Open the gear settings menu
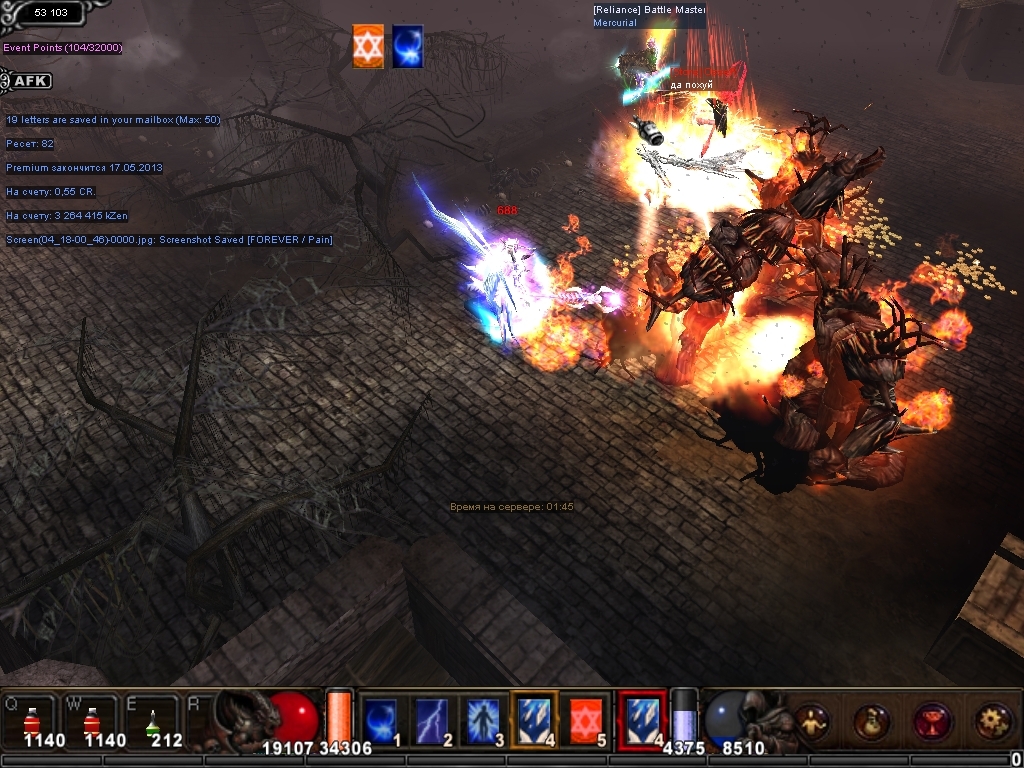This screenshot has height=768, width=1024. [992, 720]
